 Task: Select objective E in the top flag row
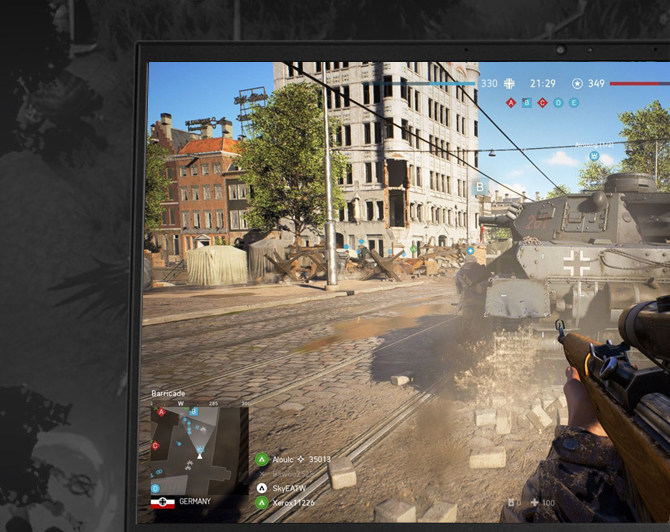pyautogui.click(x=574, y=103)
